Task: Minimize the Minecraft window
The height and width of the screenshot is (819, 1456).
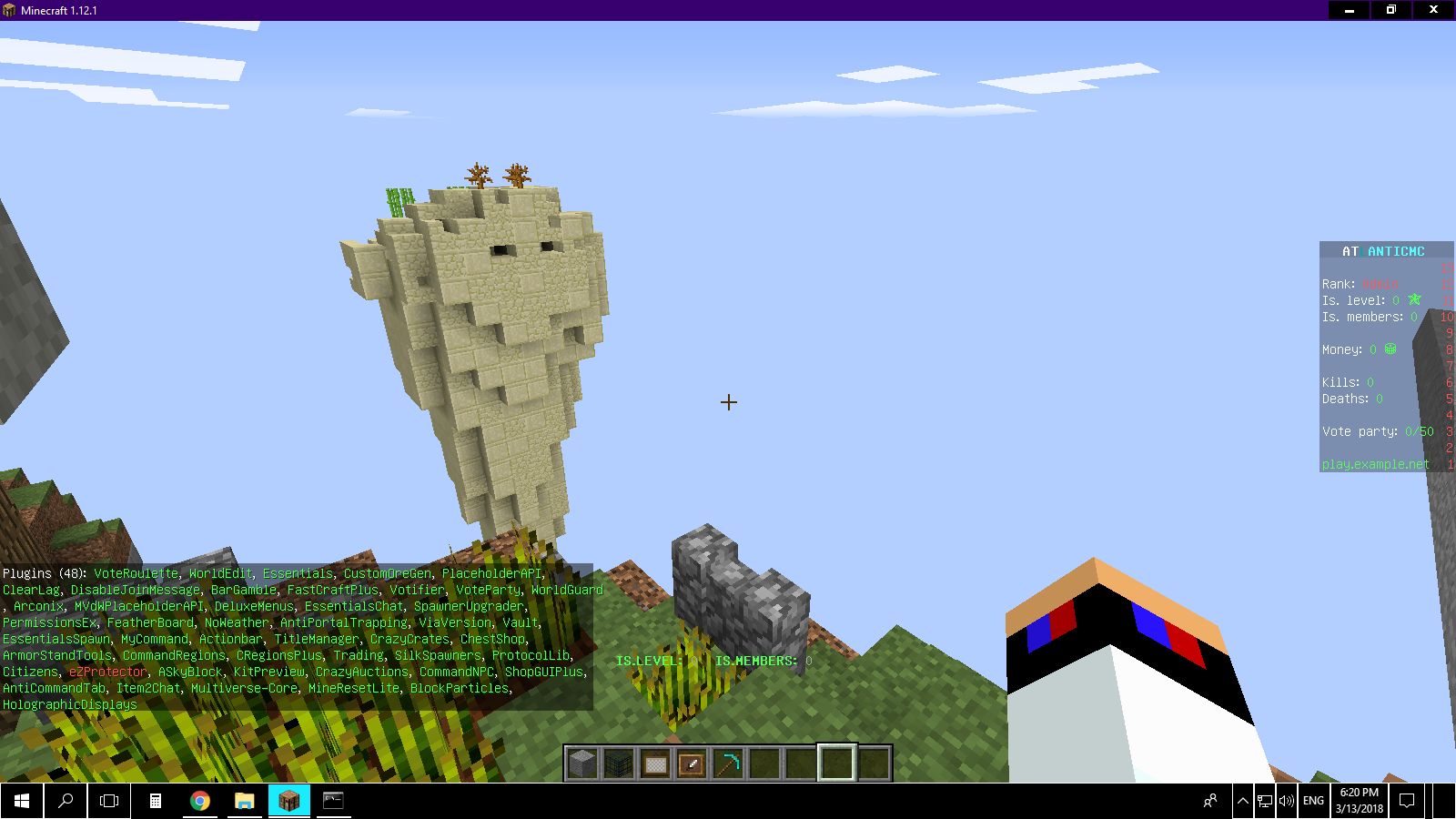Action: click(1350, 10)
